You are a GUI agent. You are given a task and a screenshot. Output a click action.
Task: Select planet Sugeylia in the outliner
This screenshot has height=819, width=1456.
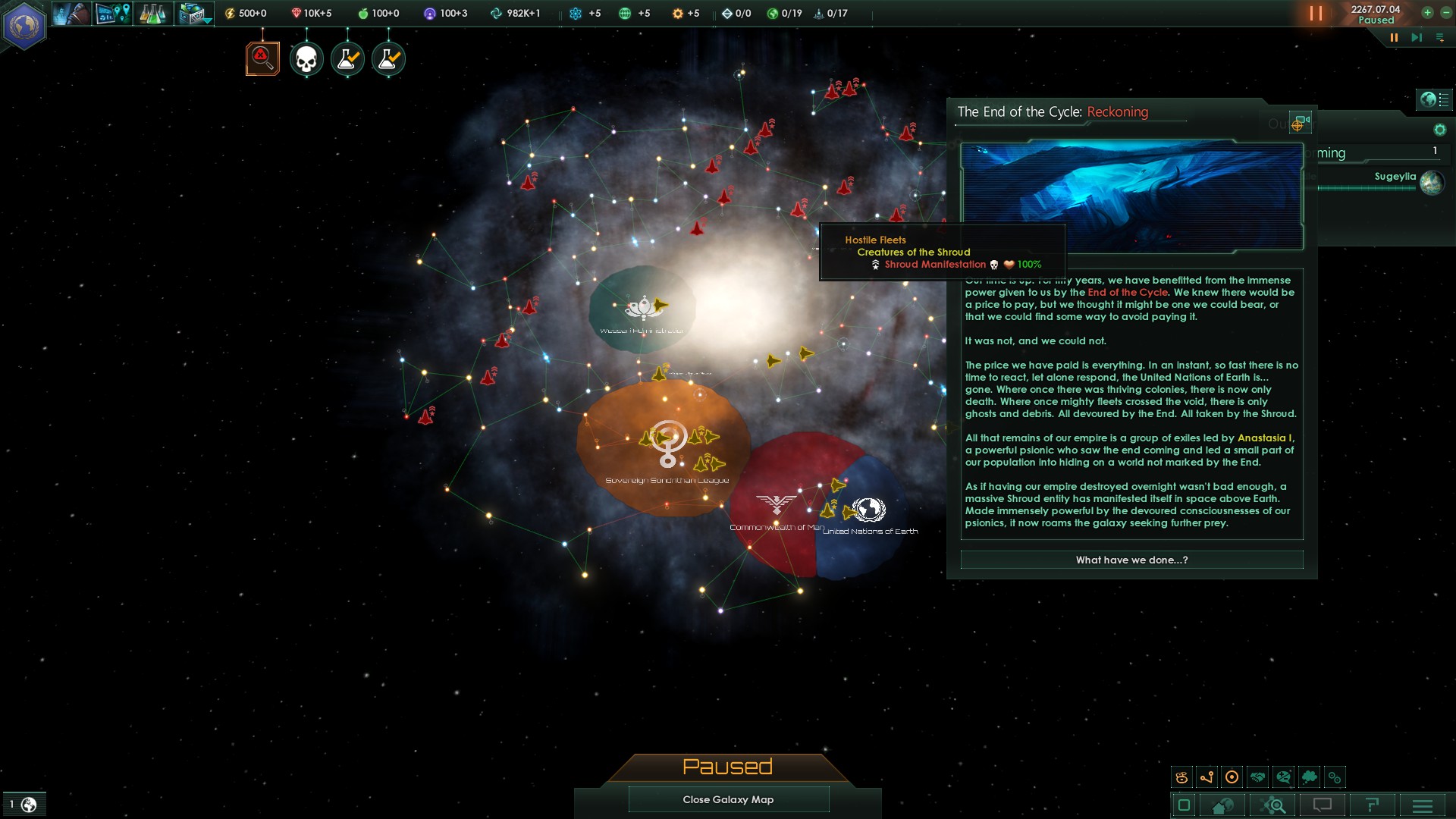click(x=1395, y=177)
